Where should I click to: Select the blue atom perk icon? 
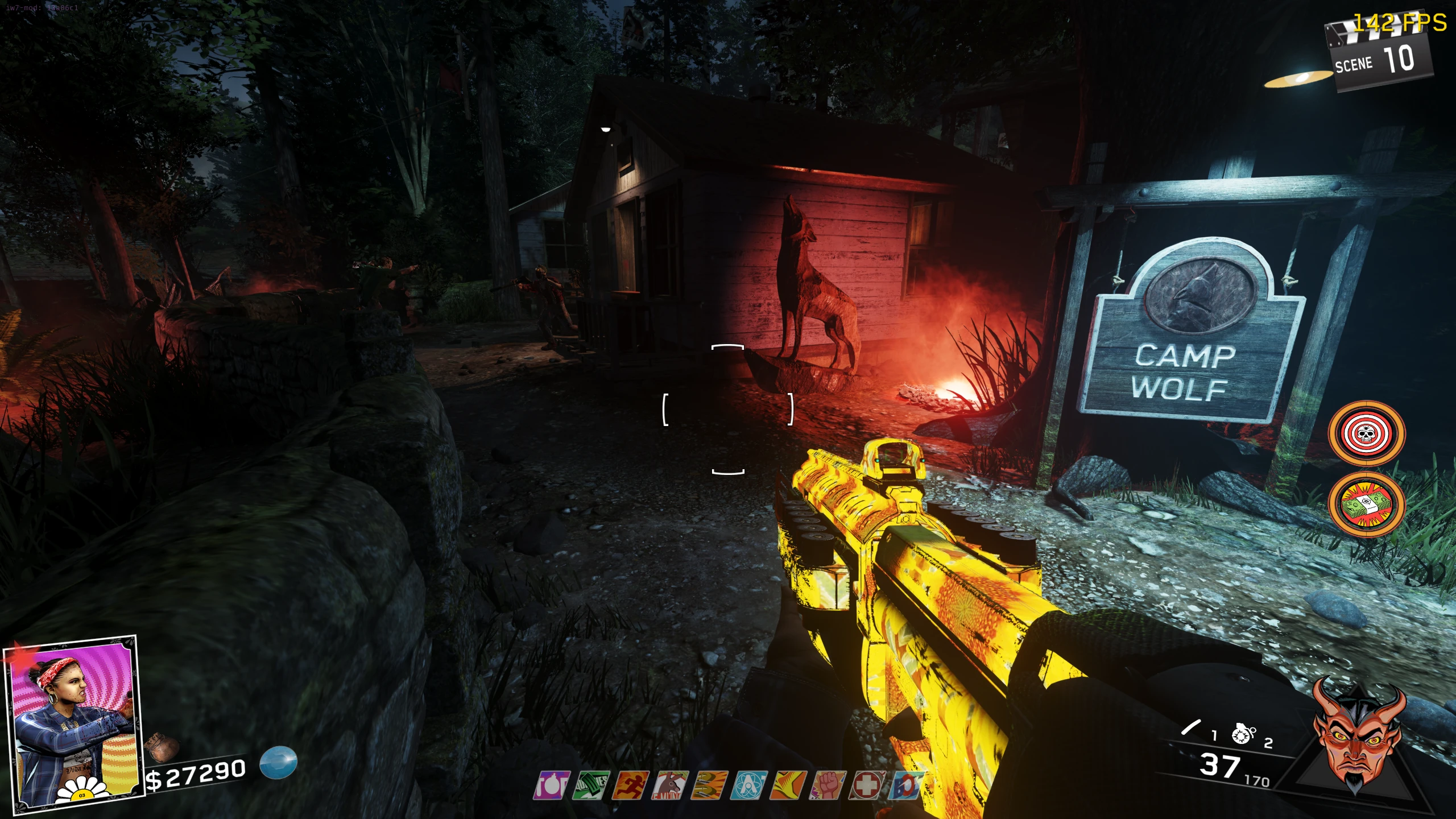[x=750, y=785]
